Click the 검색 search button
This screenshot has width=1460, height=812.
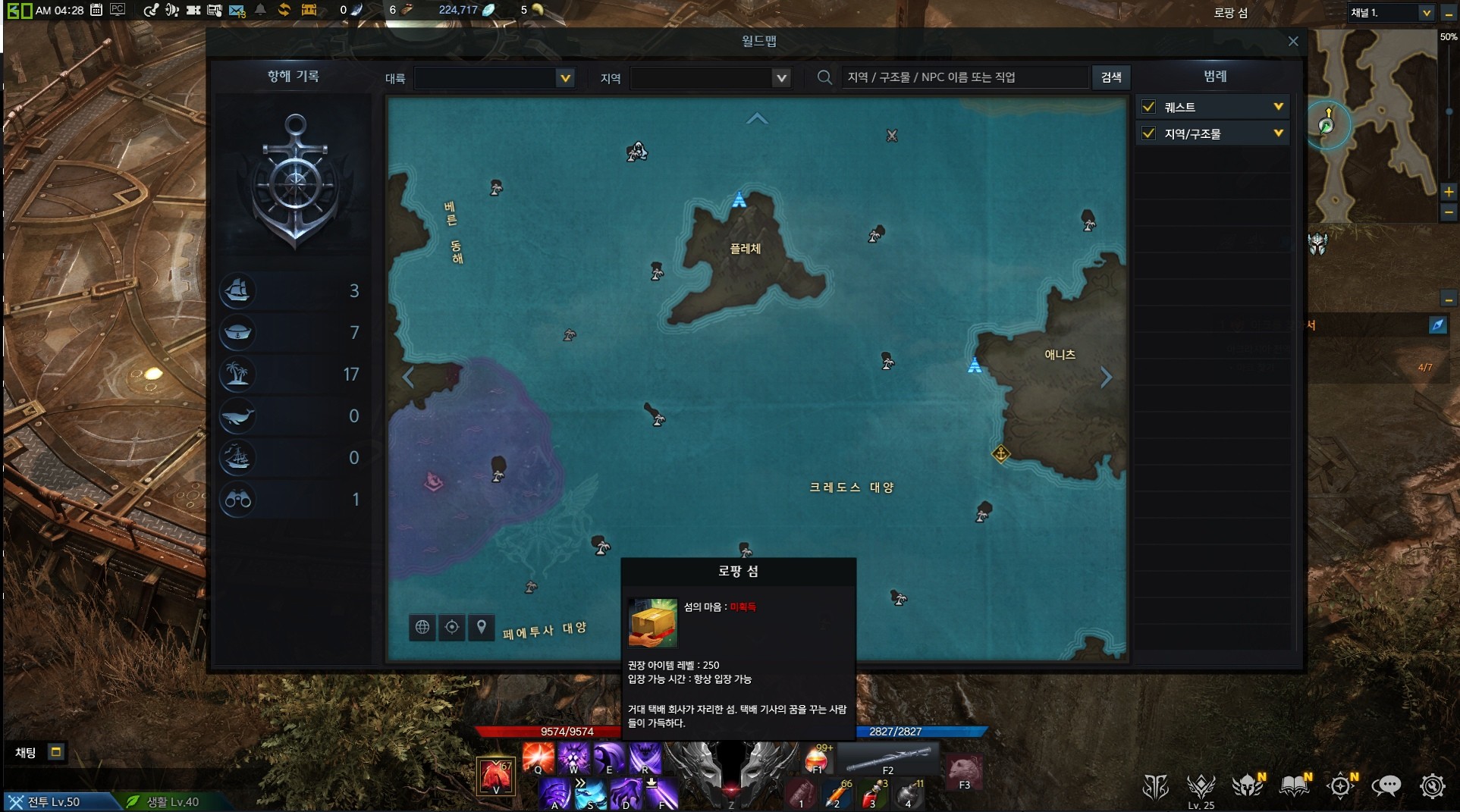point(1111,77)
